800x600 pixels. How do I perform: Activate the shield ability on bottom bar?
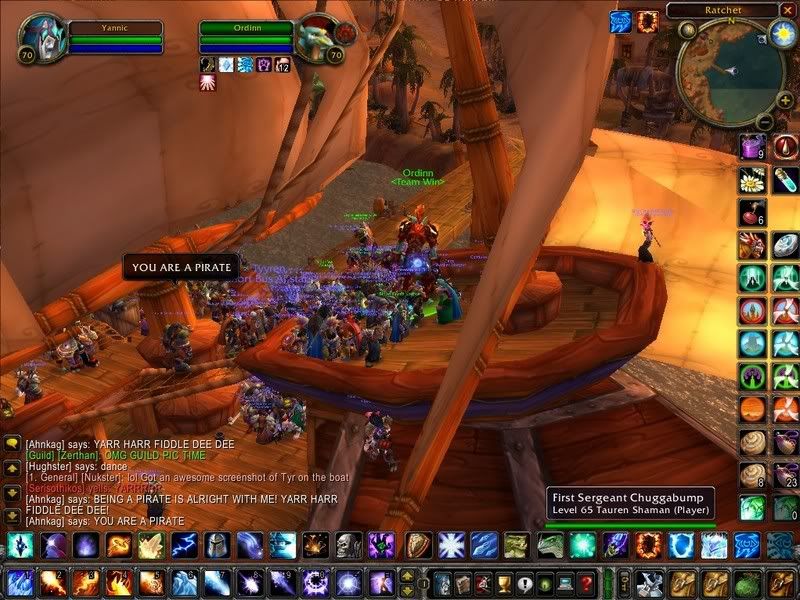click(417, 545)
